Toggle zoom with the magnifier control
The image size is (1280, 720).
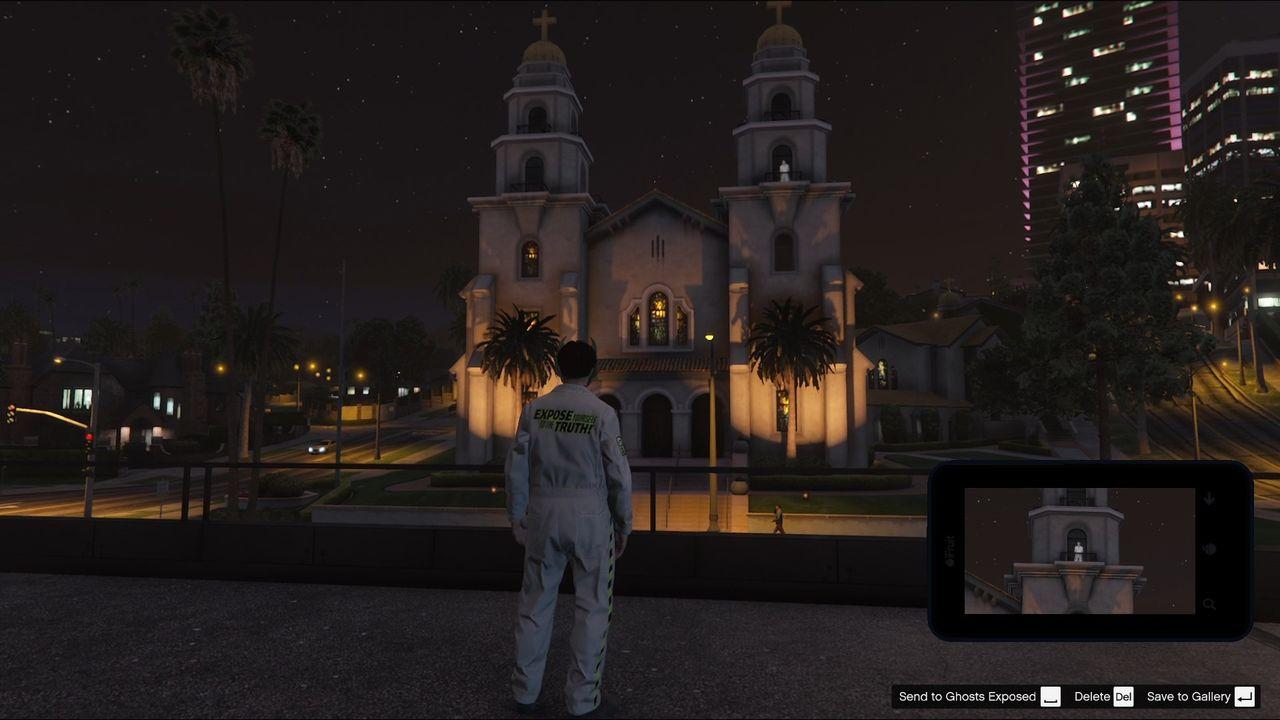[x=1210, y=603]
